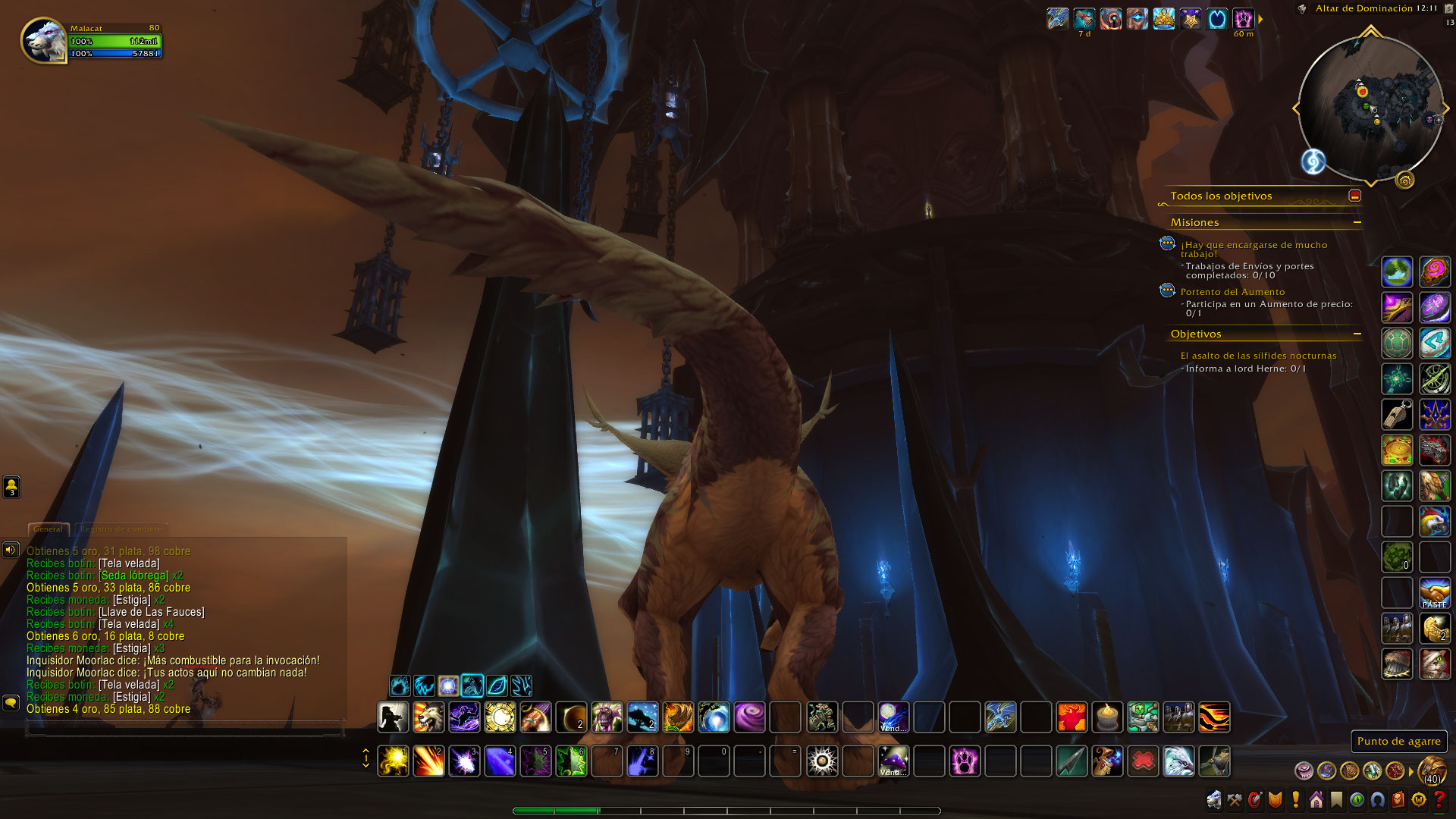Open El asalto de las sílfides nocturnas objective

point(1258,356)
